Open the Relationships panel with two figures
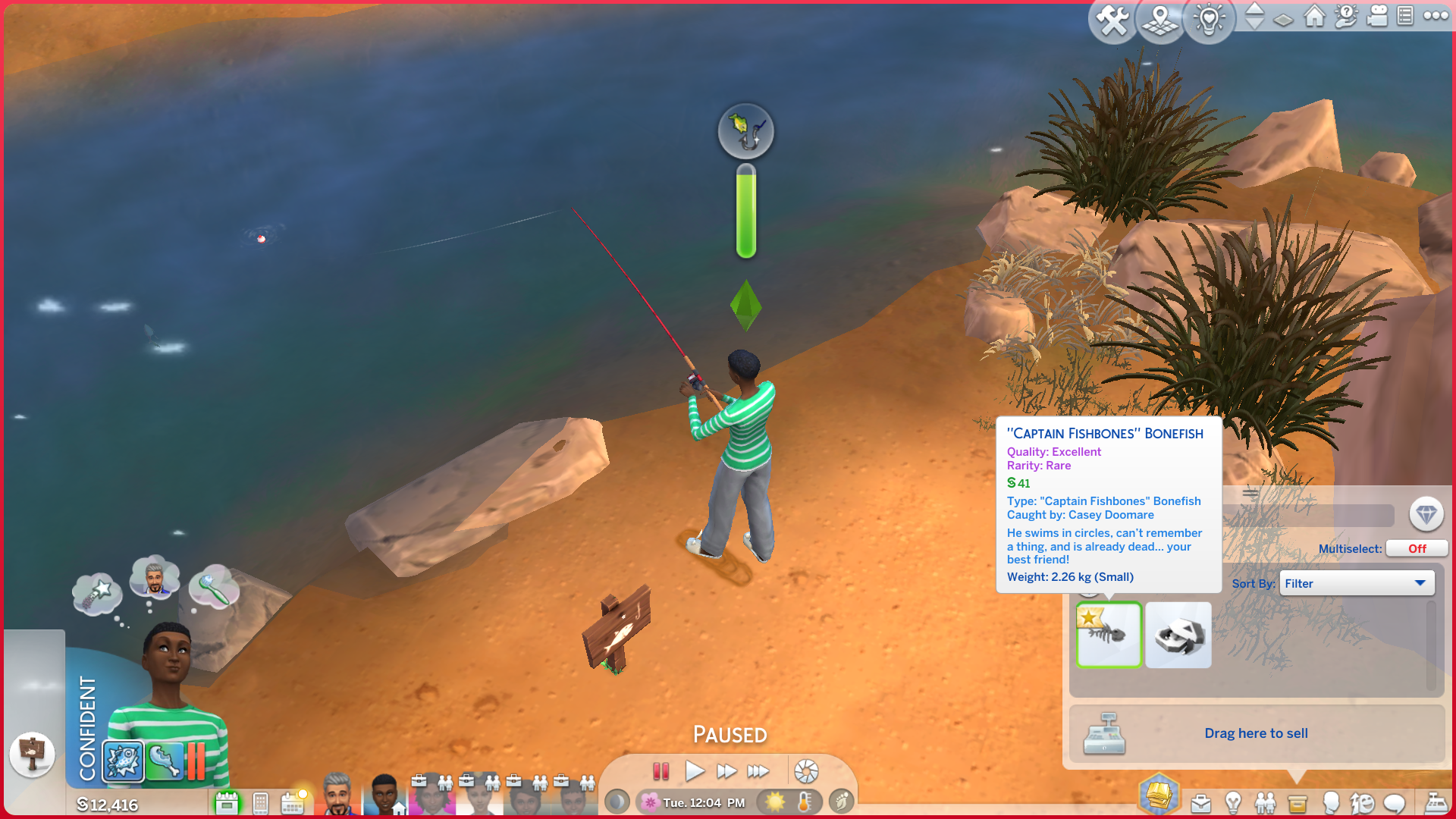The width and height of the screenshot is (1456, 819). 1265,802
